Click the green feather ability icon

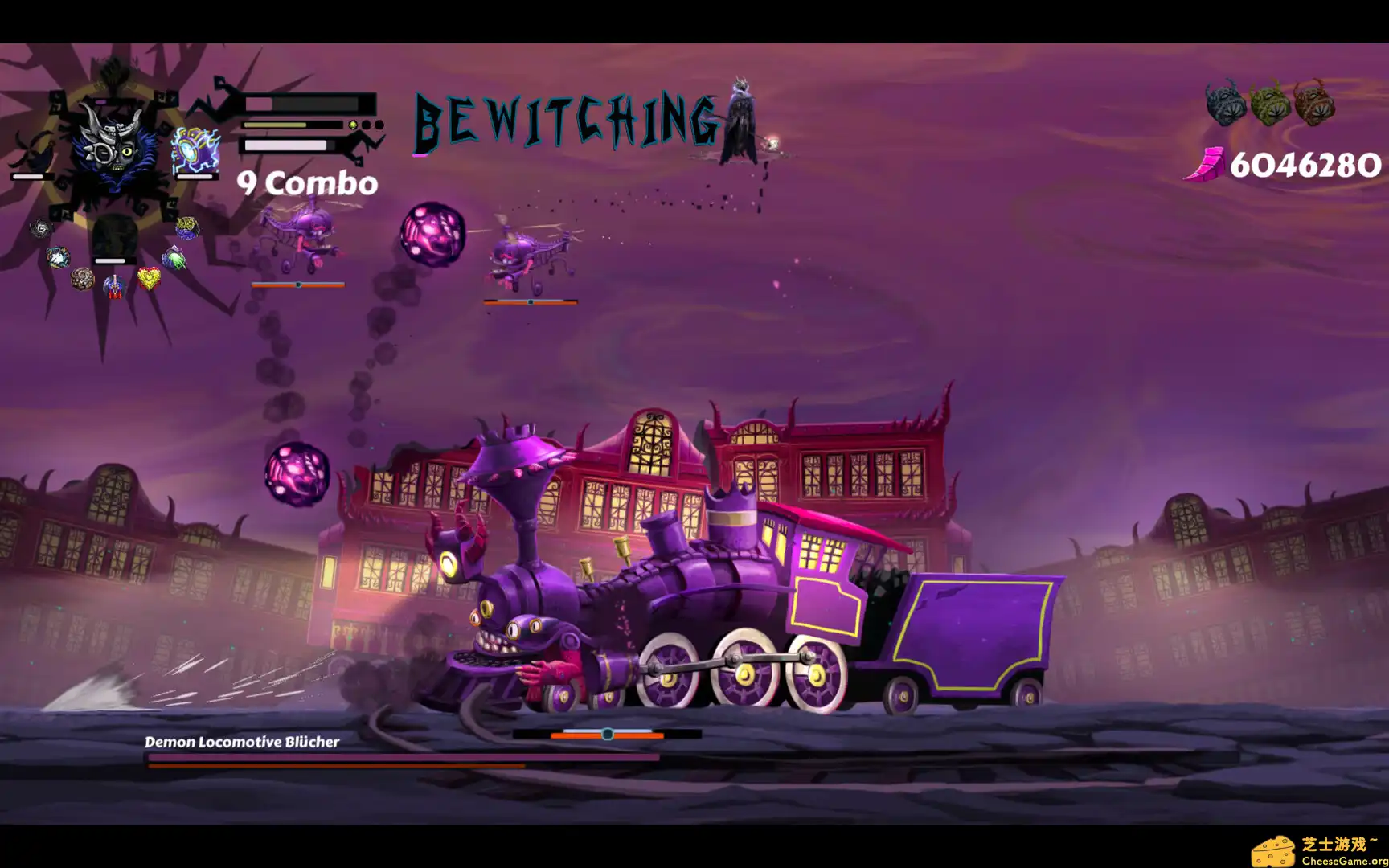tap(174, 256)
